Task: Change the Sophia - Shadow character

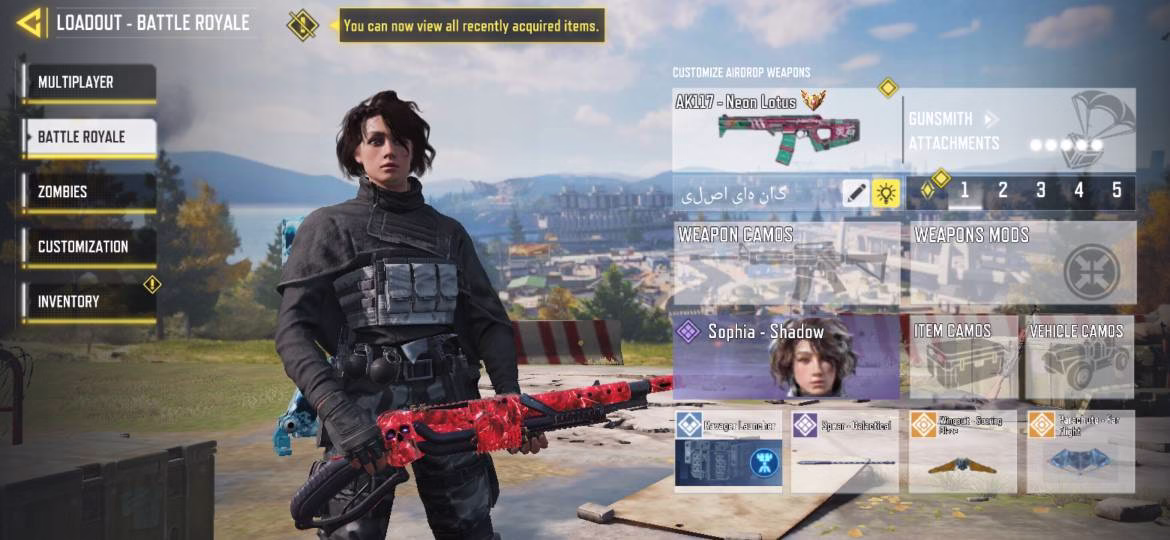Action: coord(786,358)
